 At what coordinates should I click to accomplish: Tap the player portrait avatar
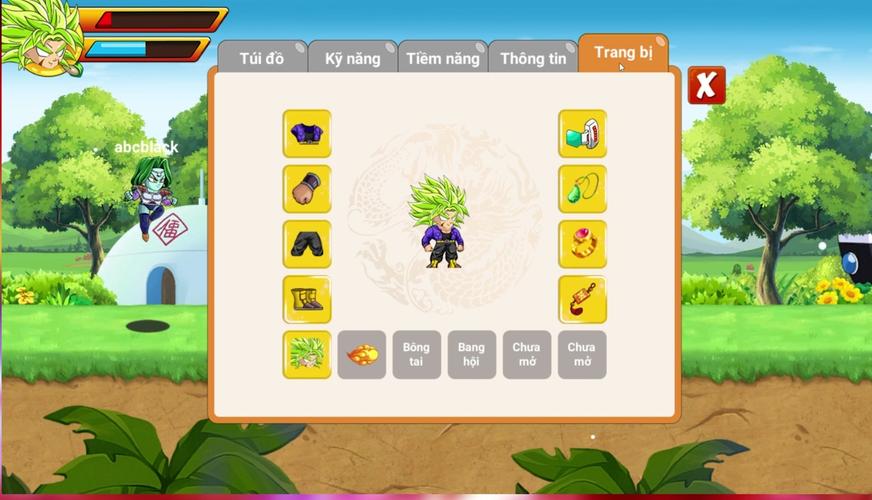(40, 37)
